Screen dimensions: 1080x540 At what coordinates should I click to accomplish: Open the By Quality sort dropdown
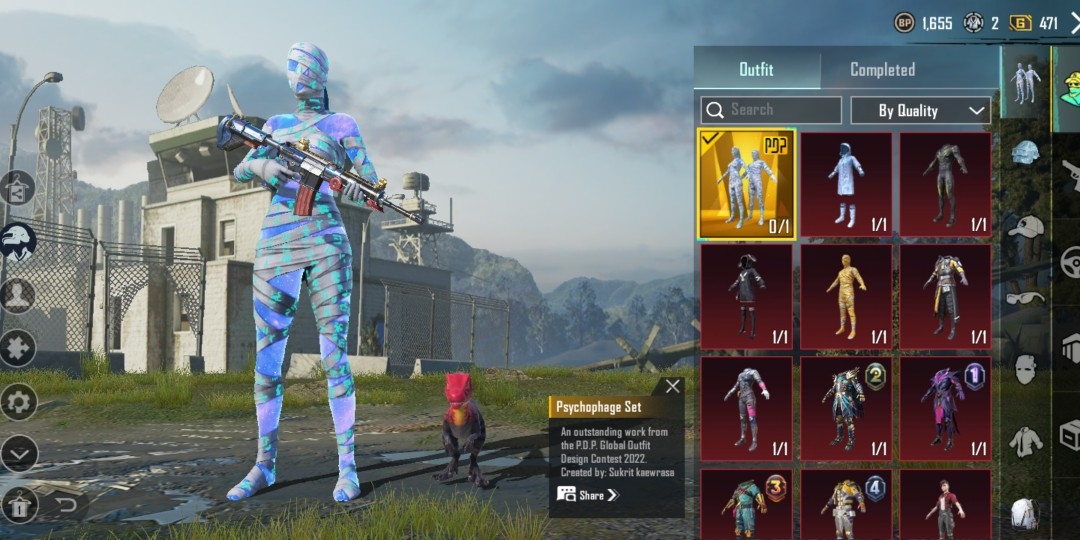(x=920, y=110)
